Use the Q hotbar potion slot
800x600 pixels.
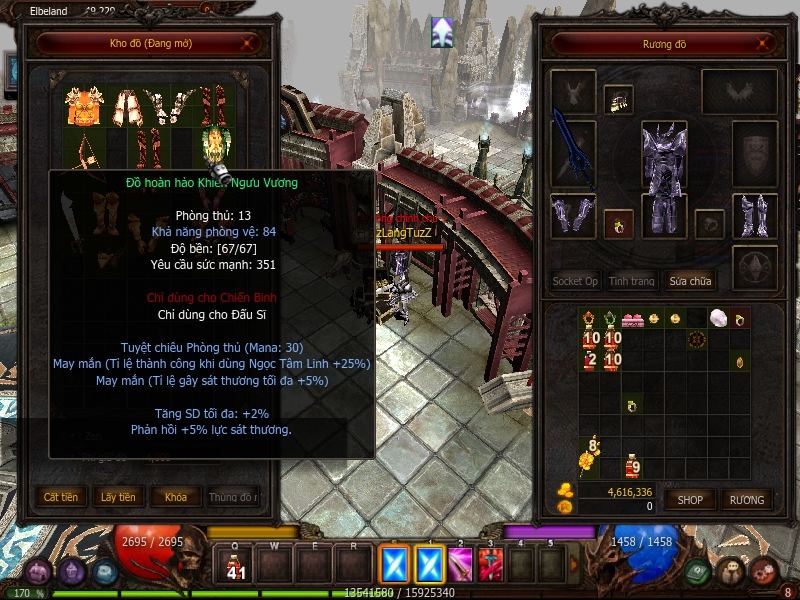click(236, 565)
